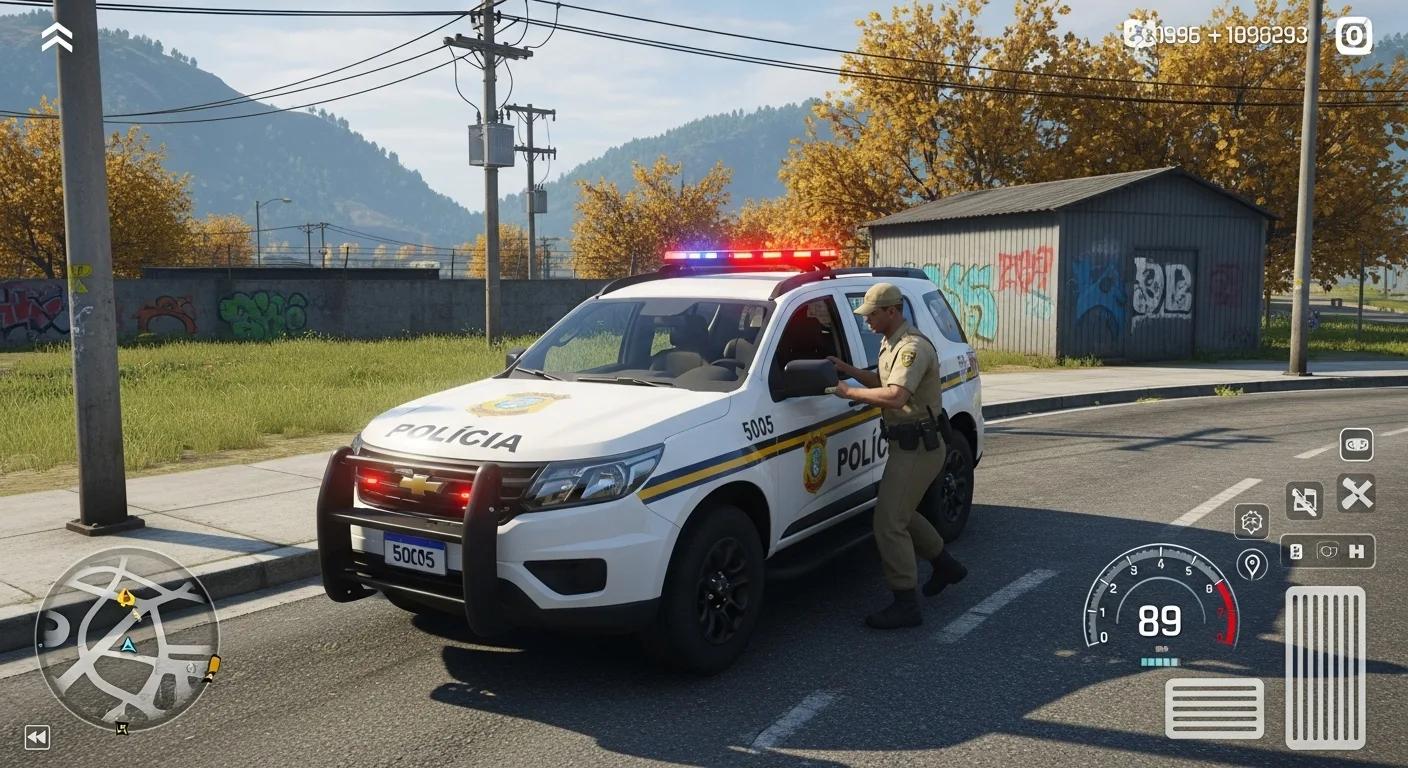Click the yellow objective marker on minimap

click(x=126, y=598)
